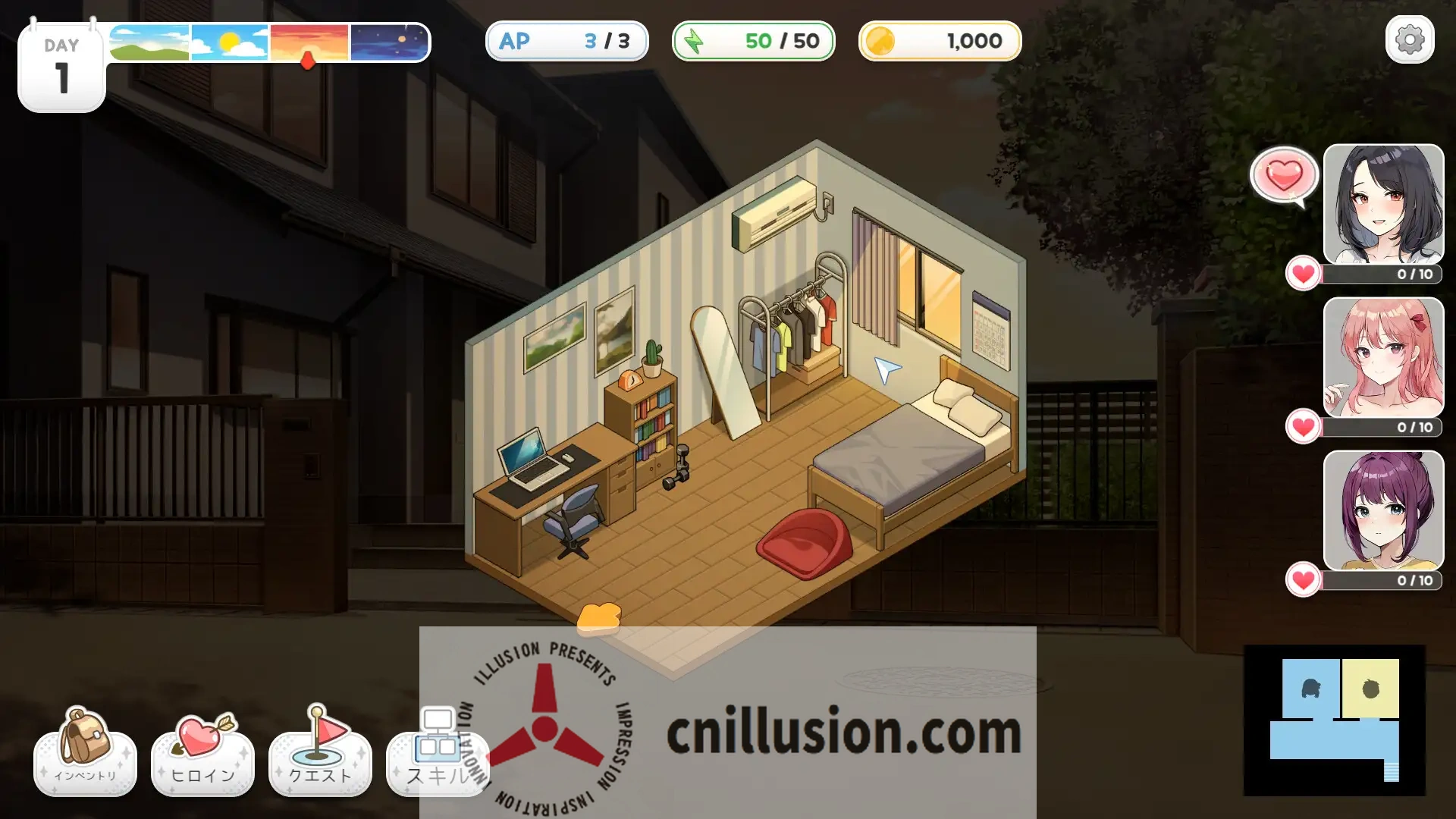Open the ヒロイン heart menu
The image size is (1456, 819).
point(202,752)
